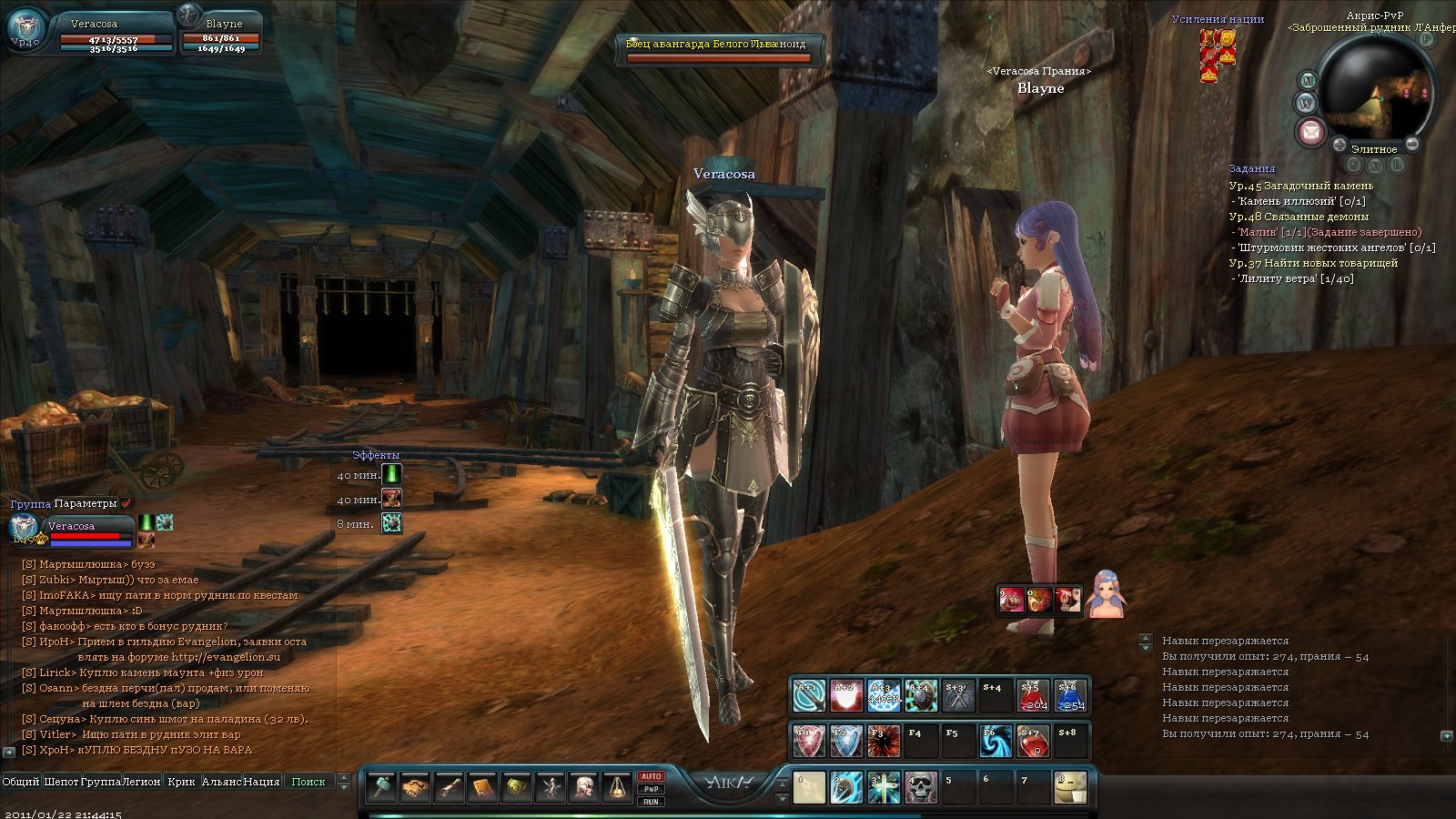Switch chat to the Общий tab
Screen dimensions: 1456x819
(x=21, y=782)
